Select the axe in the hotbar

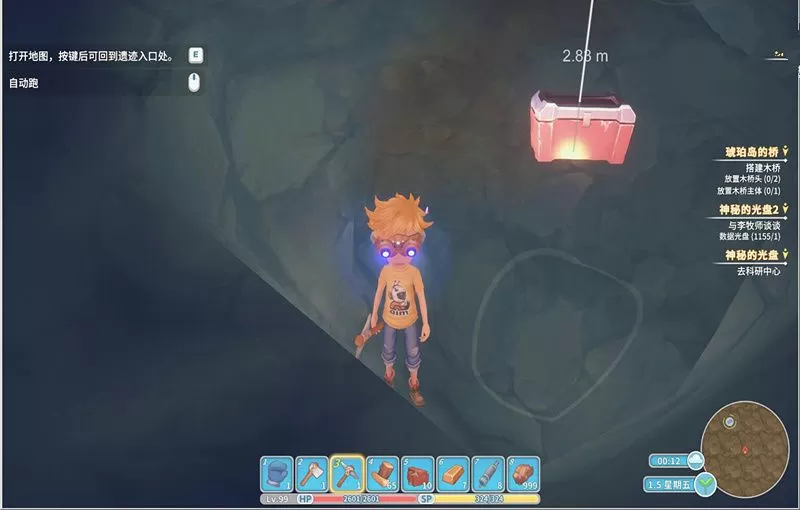pyautogui.click(x=312, y=473)
